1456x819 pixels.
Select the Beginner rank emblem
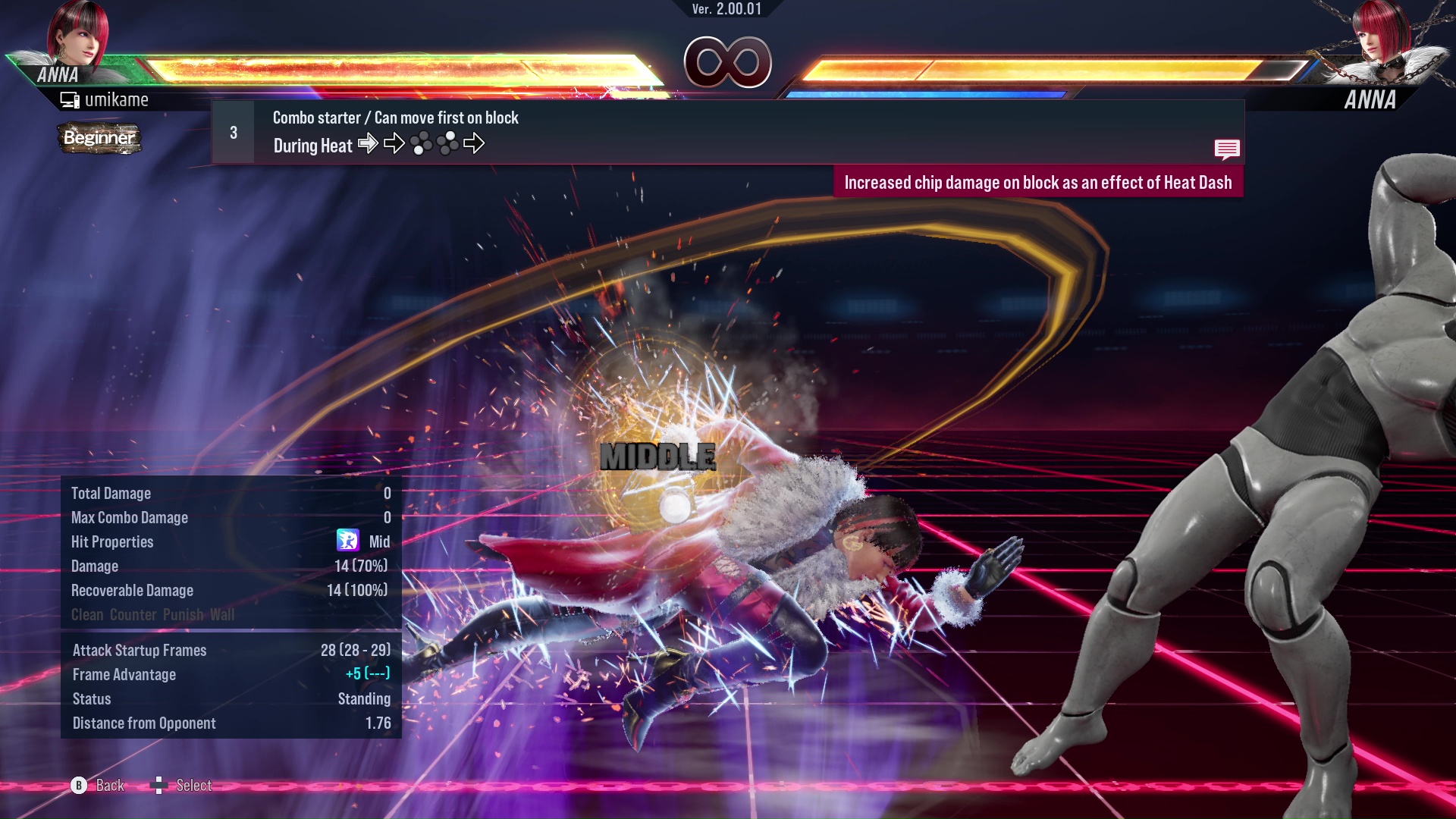pyautogui.click(x=99, y=139)
